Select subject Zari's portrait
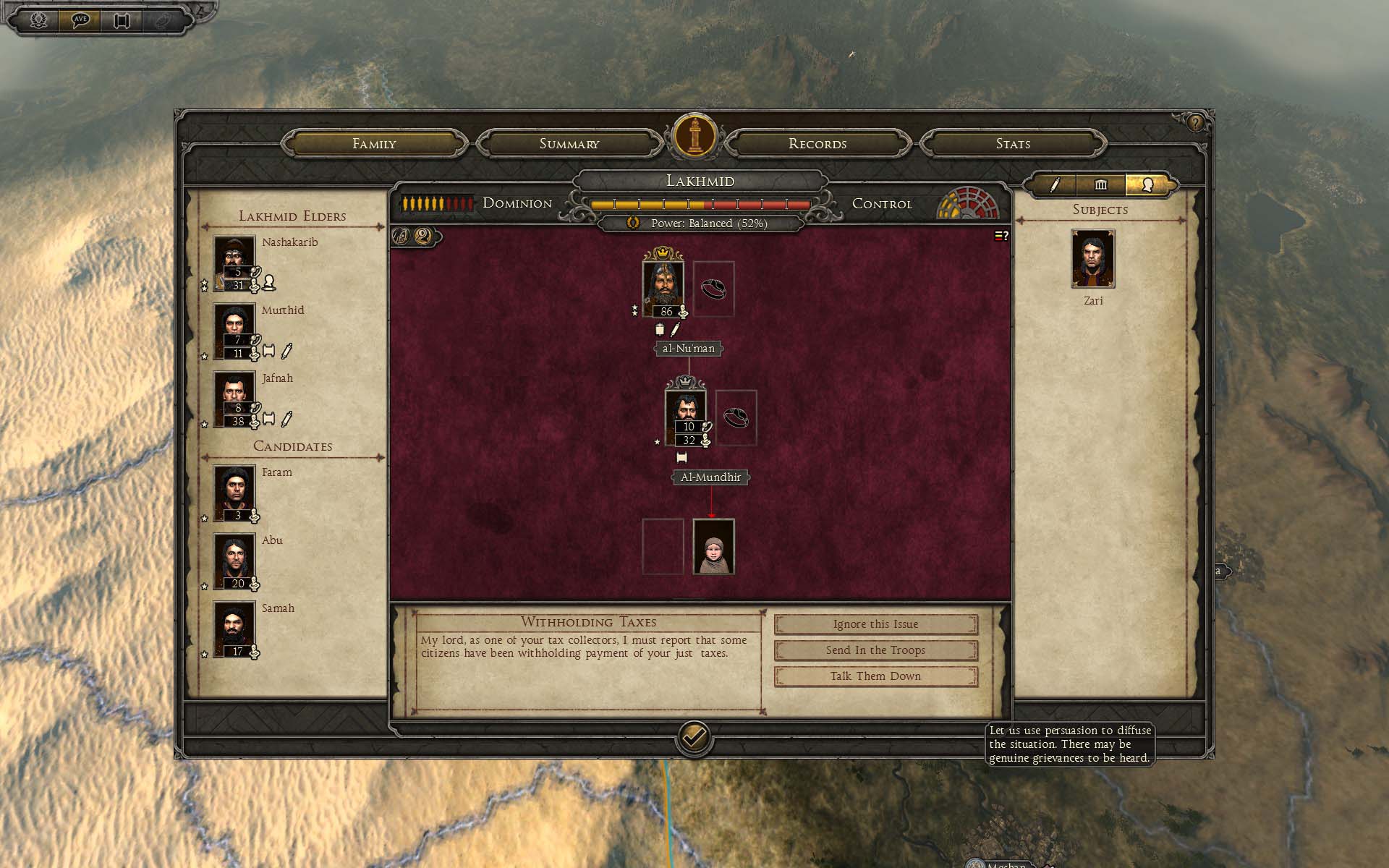The image size is (1389, 868). click(x=1092, y=259)
